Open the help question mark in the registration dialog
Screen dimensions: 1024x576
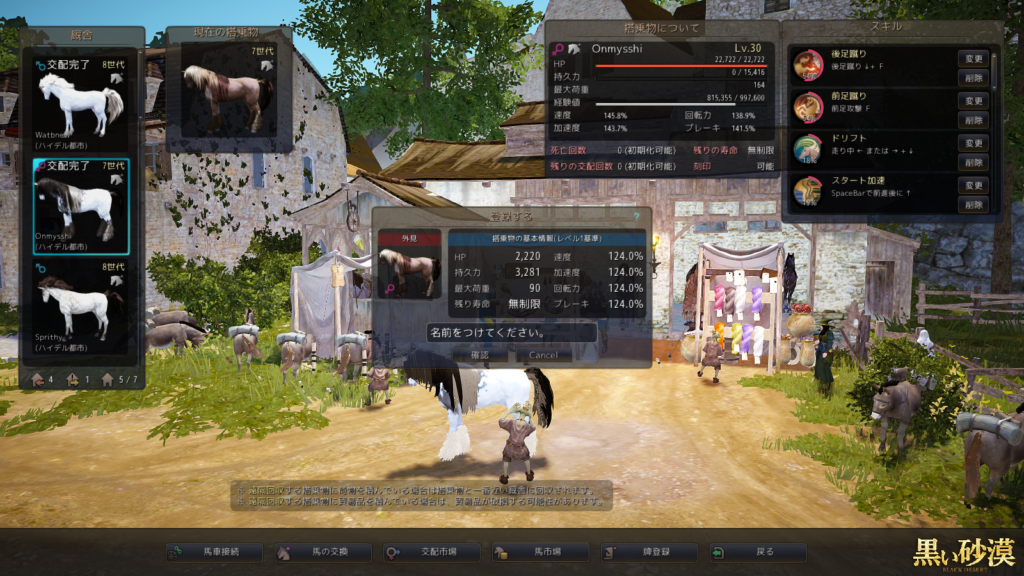click(635, 215)
